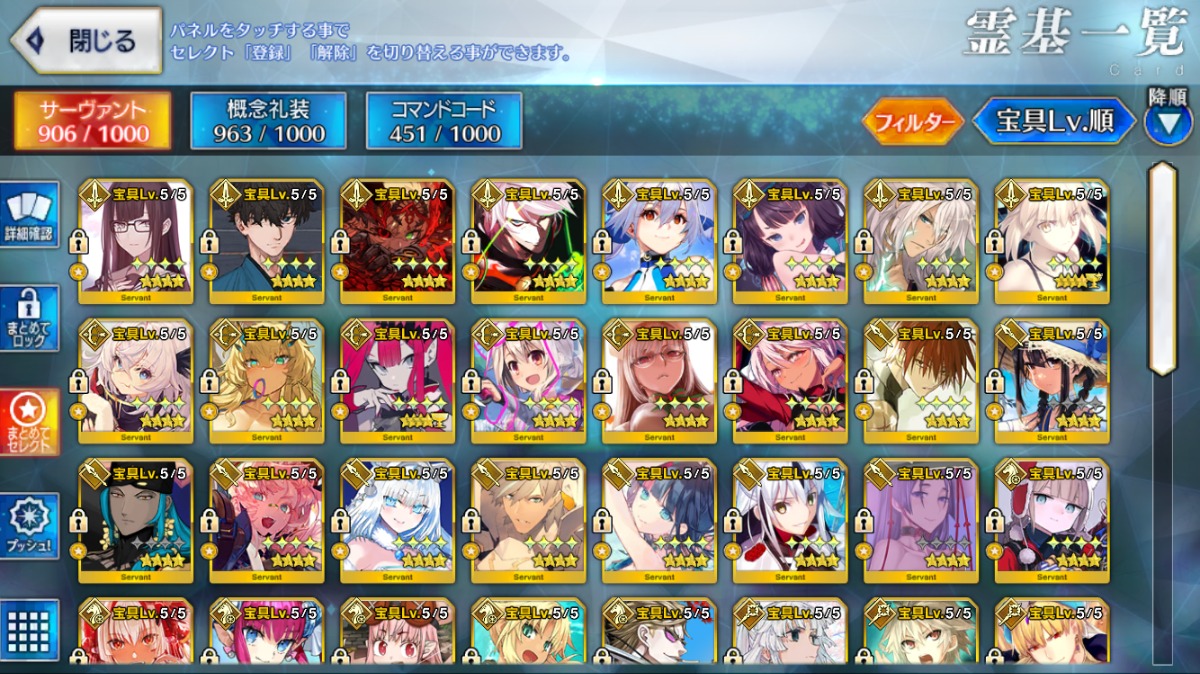
Task: Change sort order via 宝具Lv.順
Action: tap(1054, 122)
